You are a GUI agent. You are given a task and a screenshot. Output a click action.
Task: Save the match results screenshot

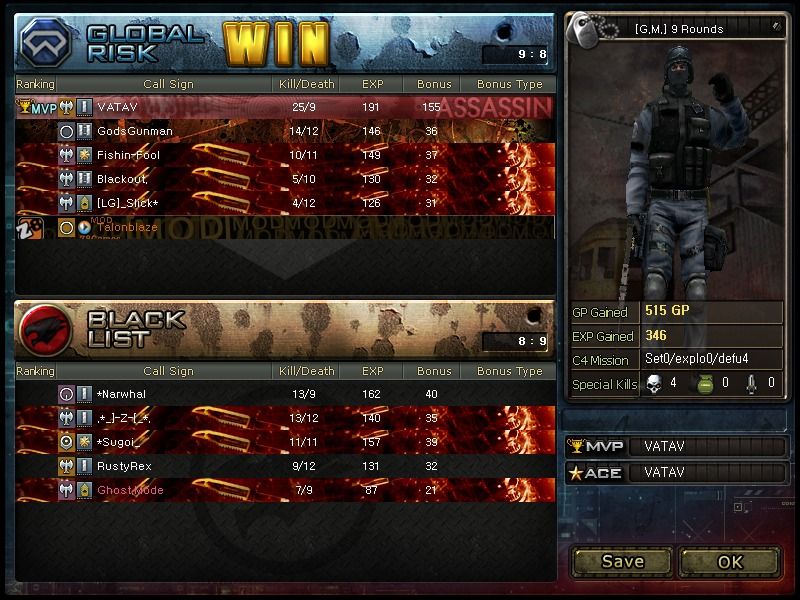click(622, 561)
